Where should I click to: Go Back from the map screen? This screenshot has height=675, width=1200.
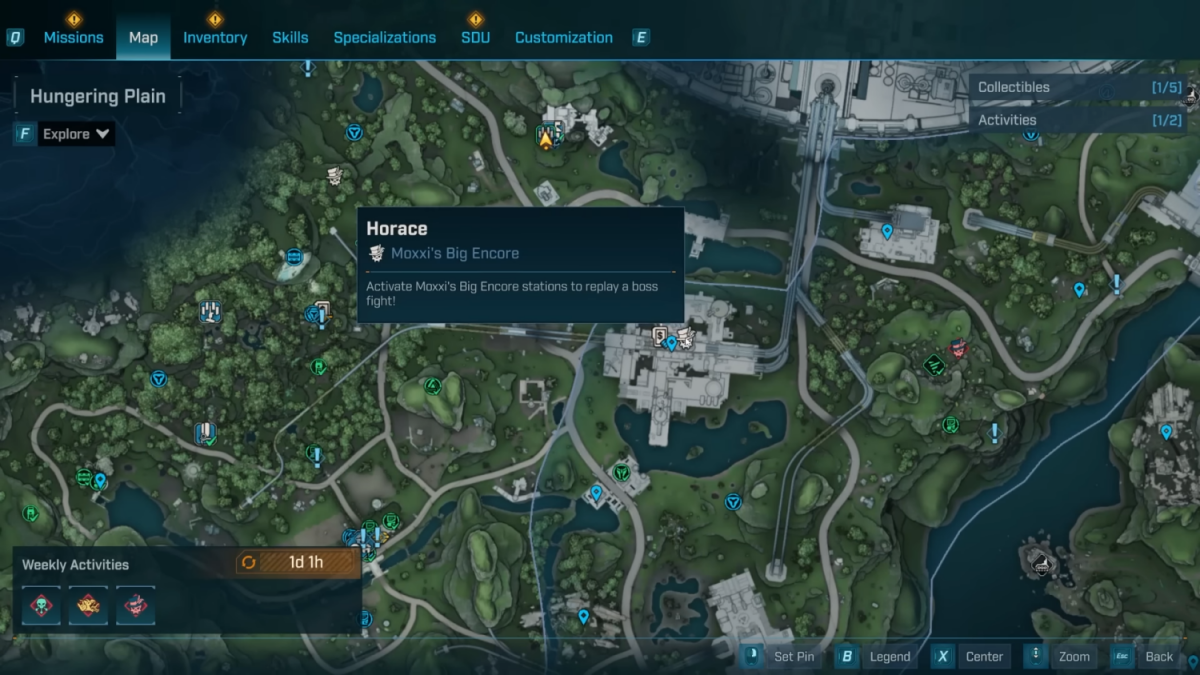(x=1147, y=657)
